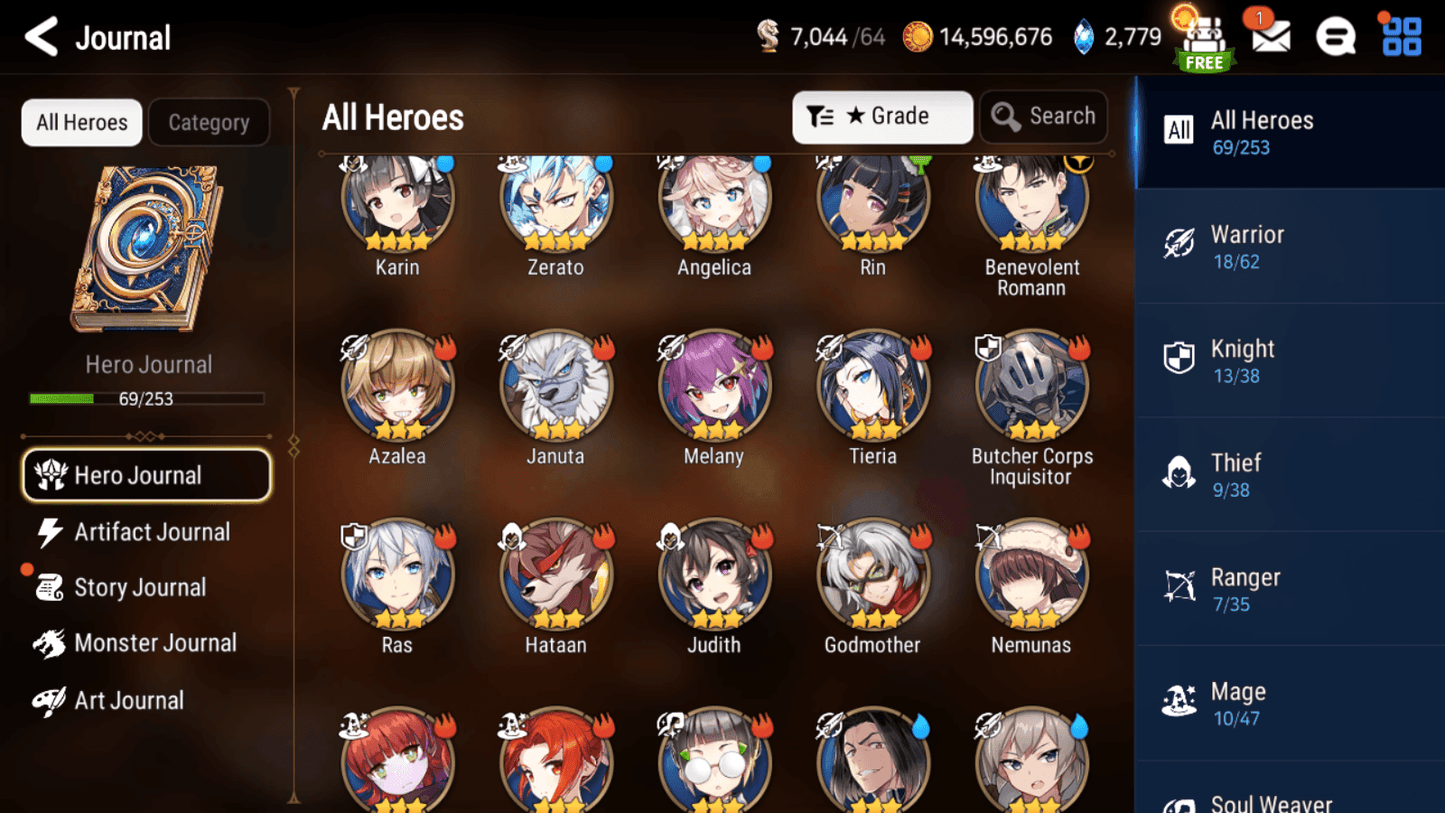
Task: Open the main menu grid icon
Action: point(1402,36)
